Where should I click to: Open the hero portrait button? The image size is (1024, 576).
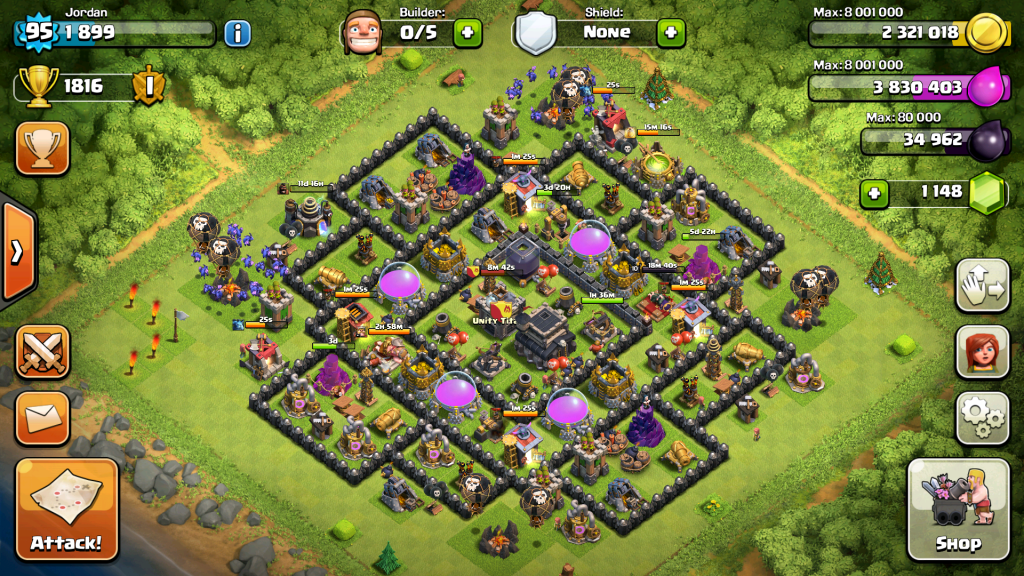coord(982,352)
